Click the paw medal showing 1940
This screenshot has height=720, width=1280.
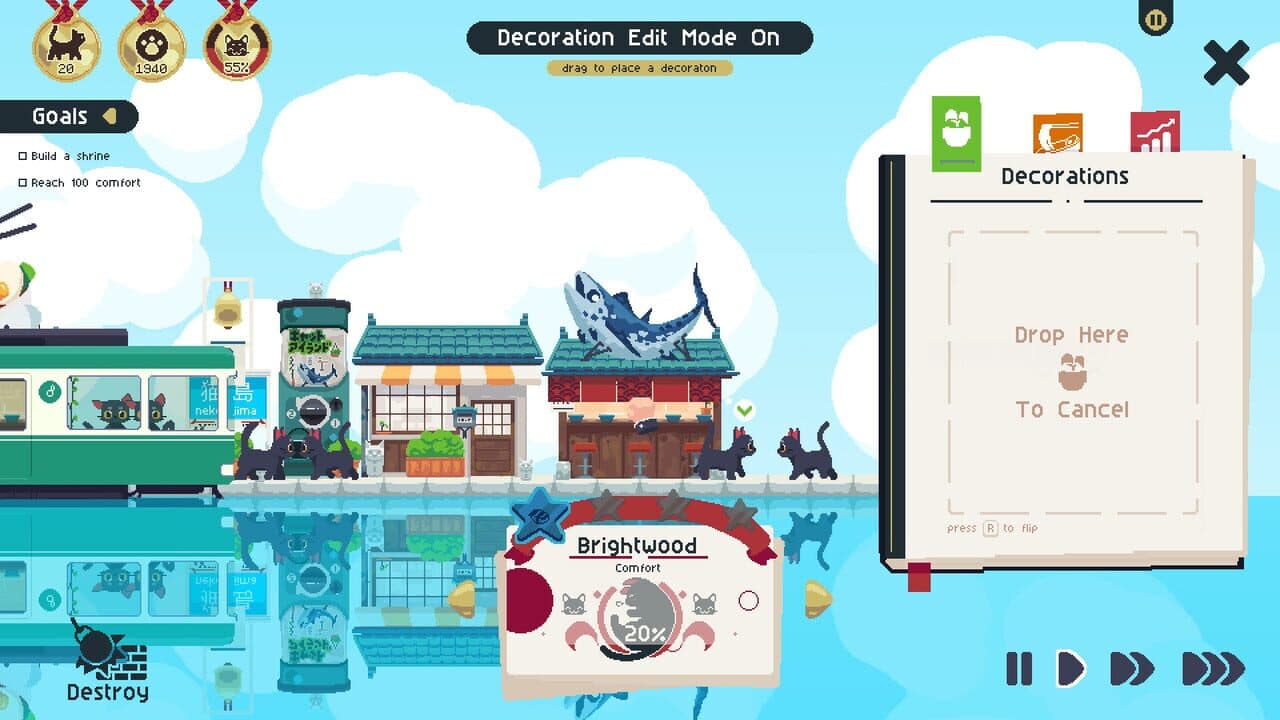click(x=152, y=45)
